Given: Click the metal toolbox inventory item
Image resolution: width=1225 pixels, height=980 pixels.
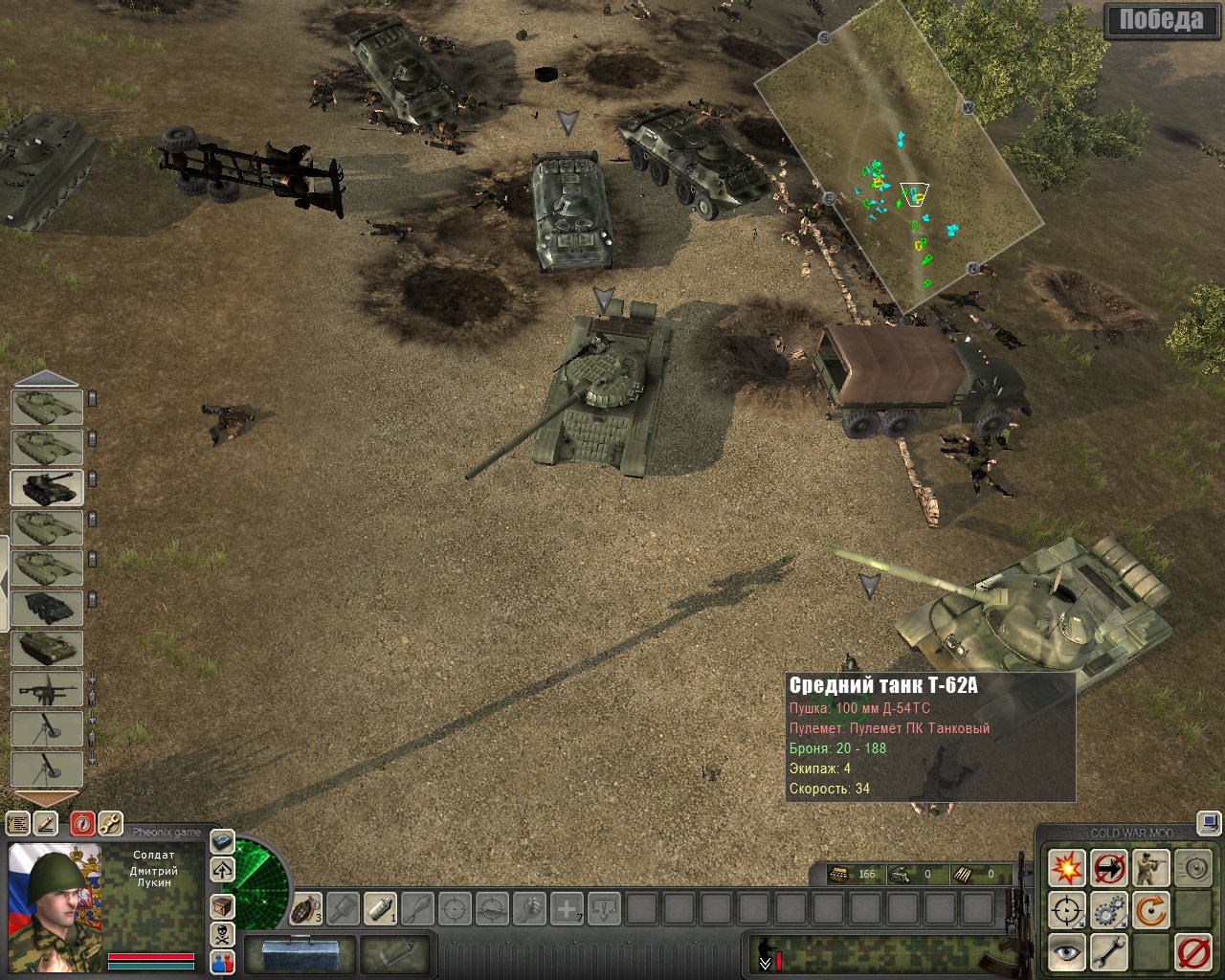Looking at the screenshot, I should point(298,953).
